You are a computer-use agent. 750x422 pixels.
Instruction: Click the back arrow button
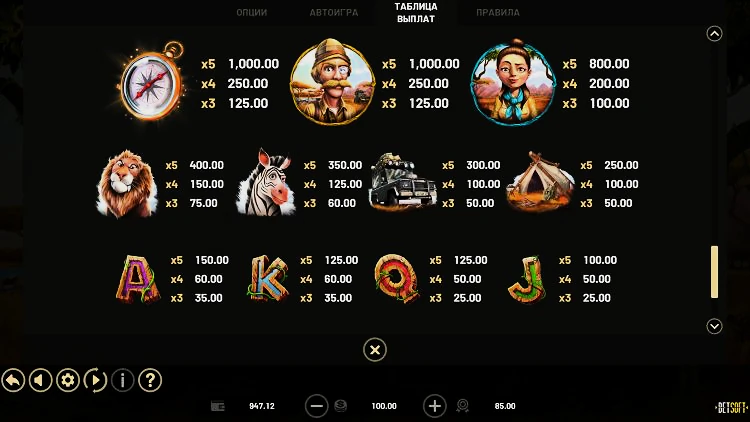pyautogui.click(x=13, y=380)
